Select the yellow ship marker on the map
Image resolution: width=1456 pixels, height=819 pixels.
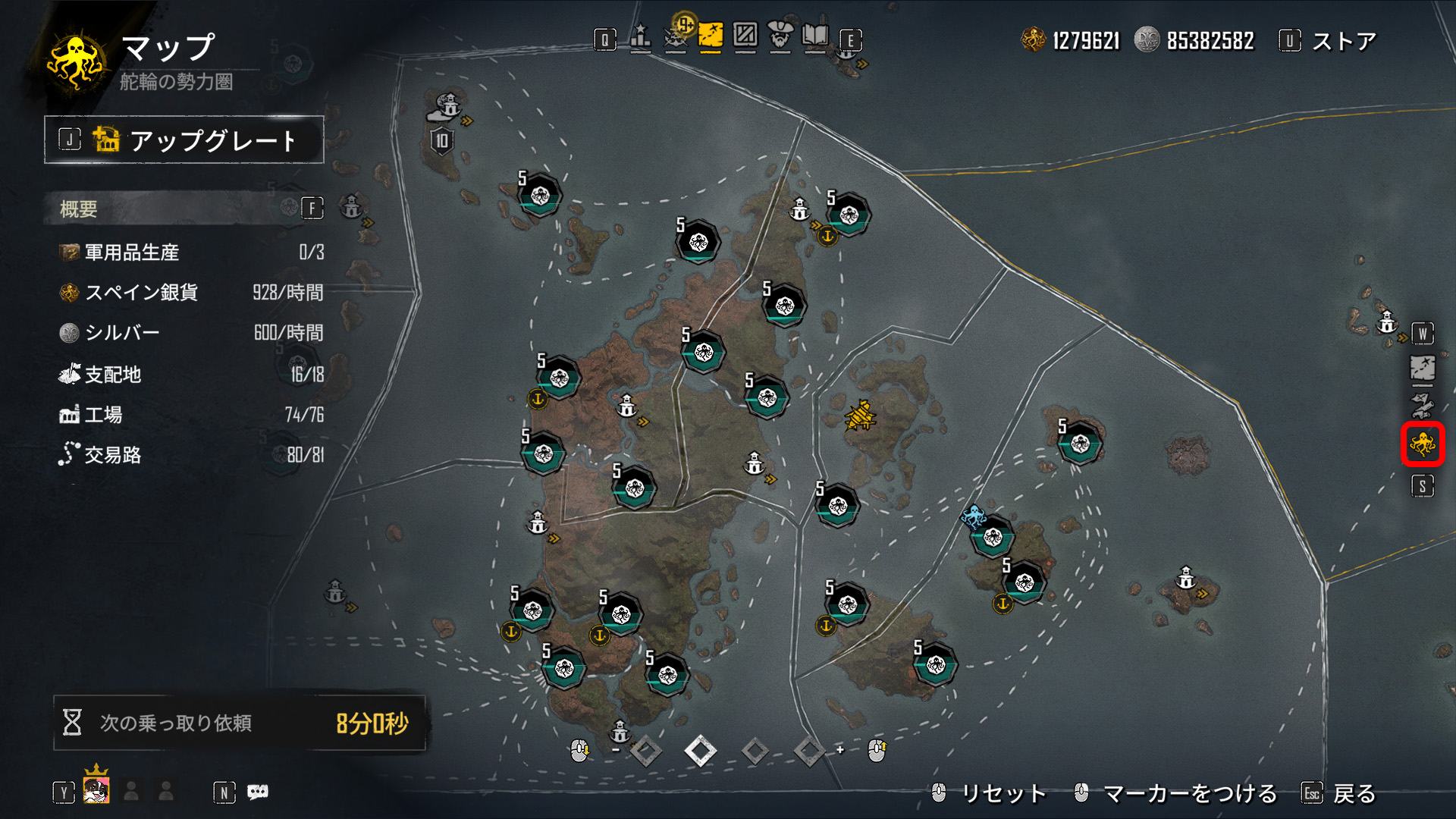861,416
